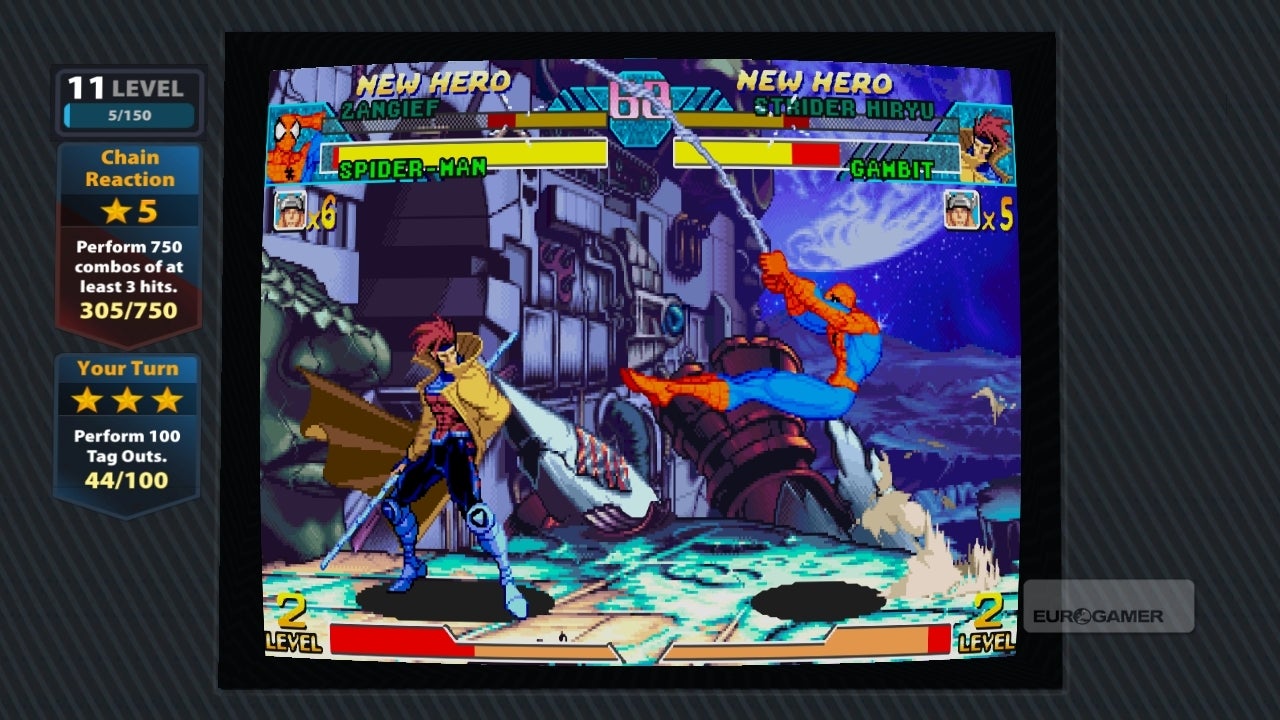1280x720 pixels.
Task: Click the round timer showing 60
Action: (x=640, y=100)
